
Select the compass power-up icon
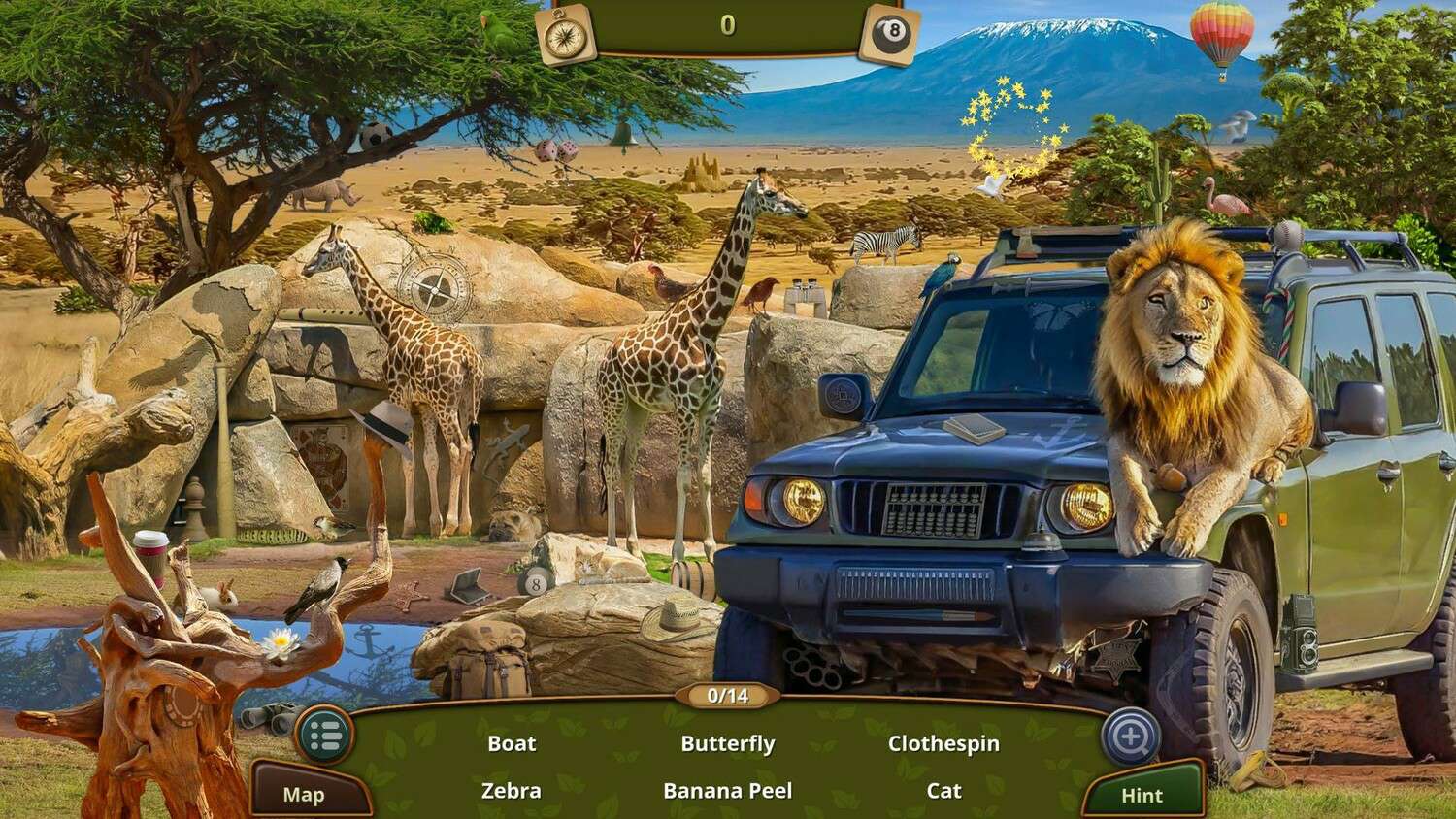565,34
